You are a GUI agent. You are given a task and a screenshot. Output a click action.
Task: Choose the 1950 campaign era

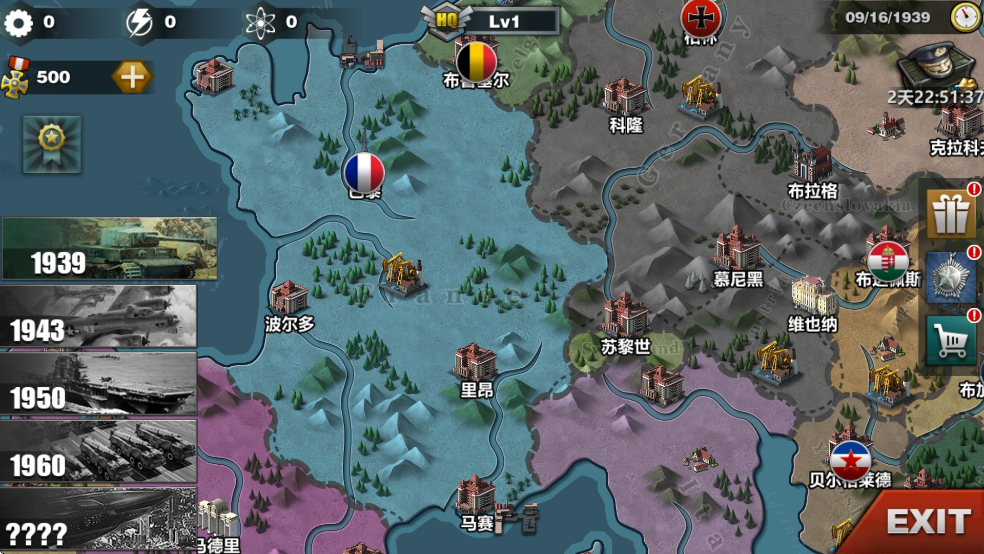tap(98, 383)
